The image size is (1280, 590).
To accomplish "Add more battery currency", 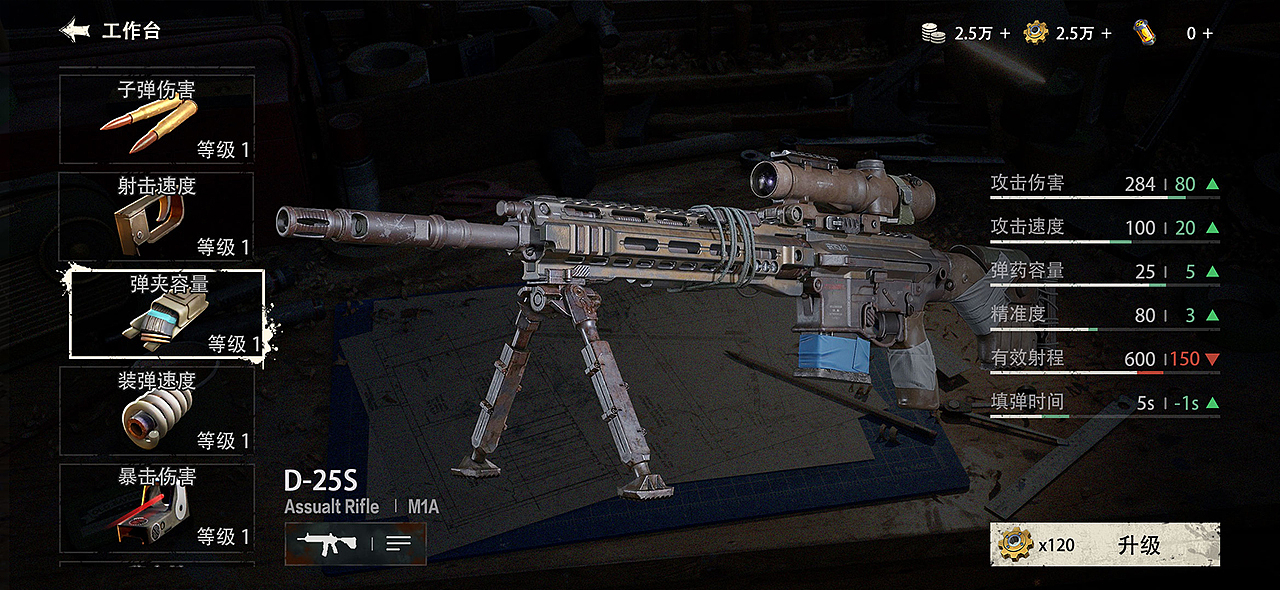I will 1208,33.
